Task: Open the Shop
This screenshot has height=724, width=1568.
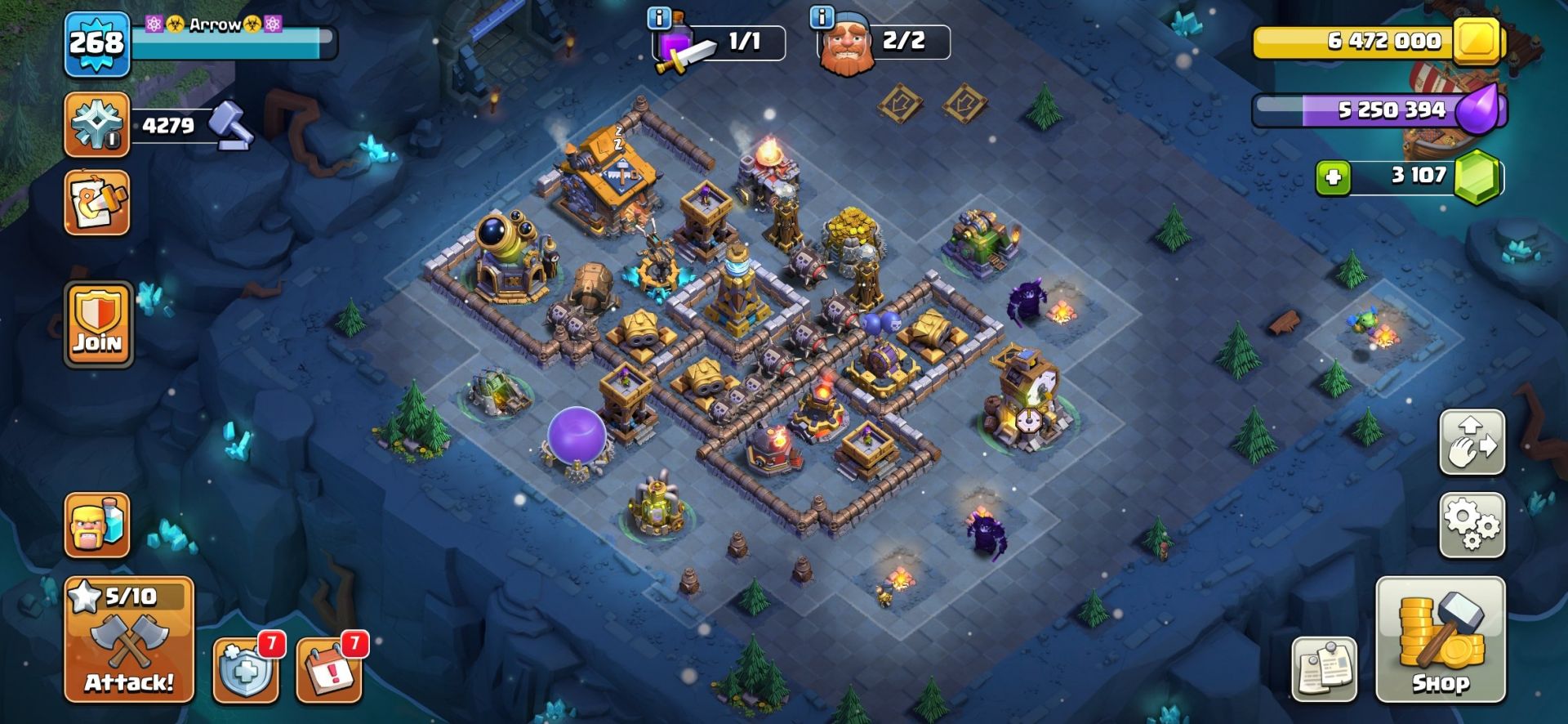Action: point(1440,640)
